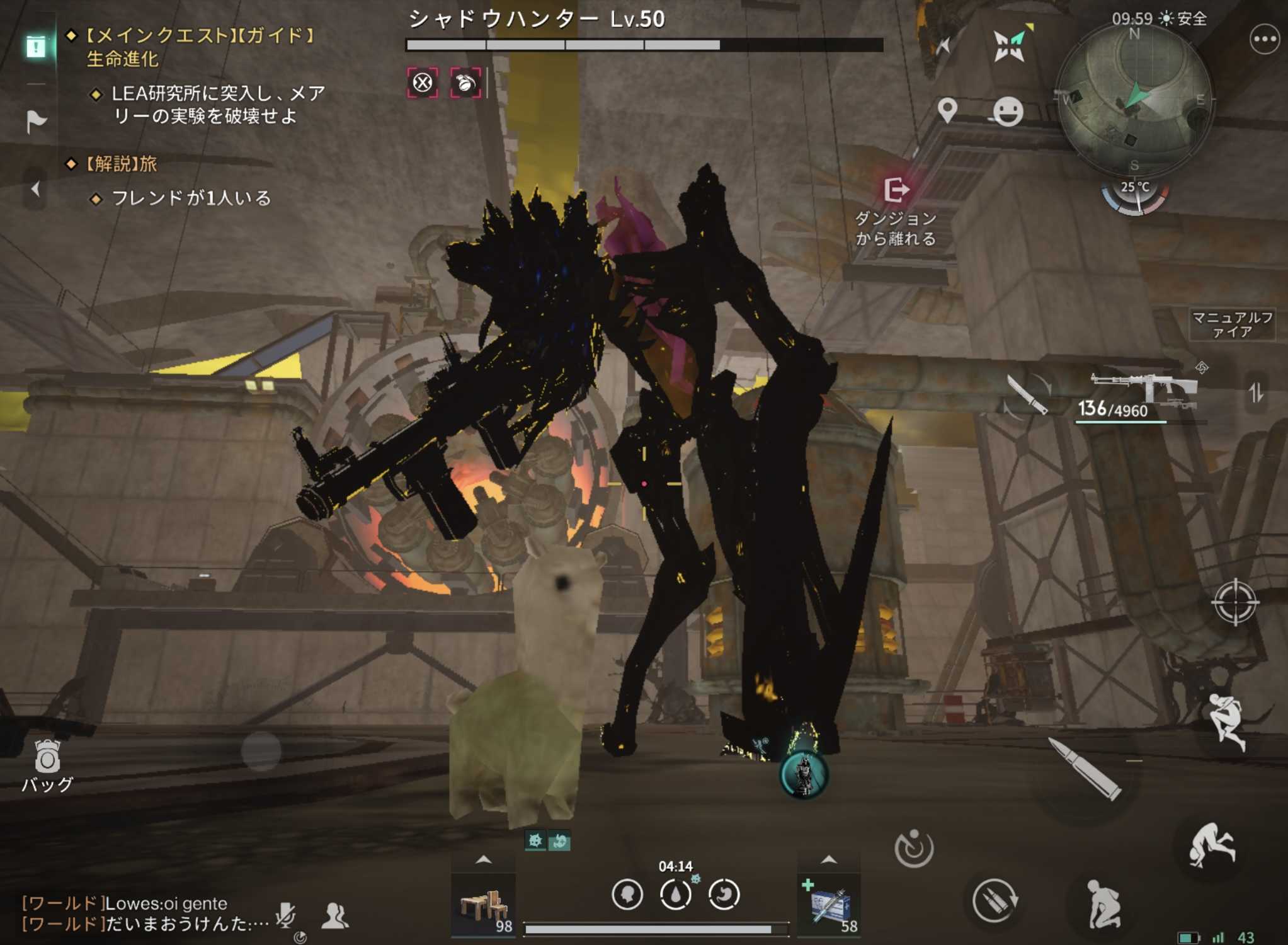This screenshot has height=945, width=1288.
Task: Switch to the knife melee weapon
Action: [x=1027, y=394]
